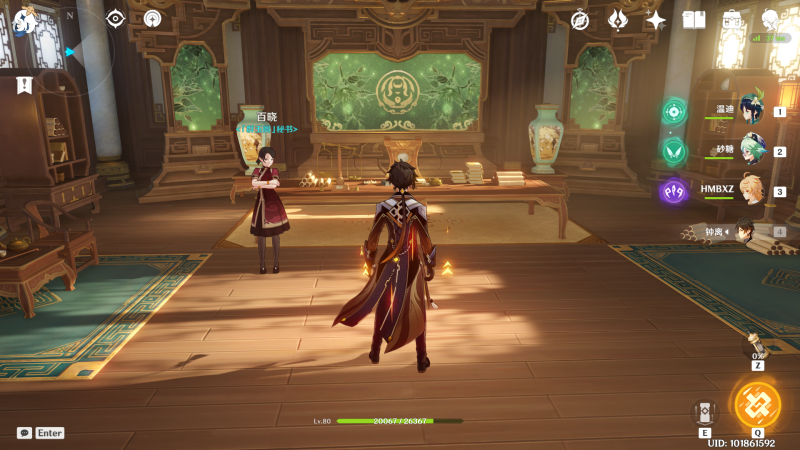Switch to party member 温迪

[751, 112]
